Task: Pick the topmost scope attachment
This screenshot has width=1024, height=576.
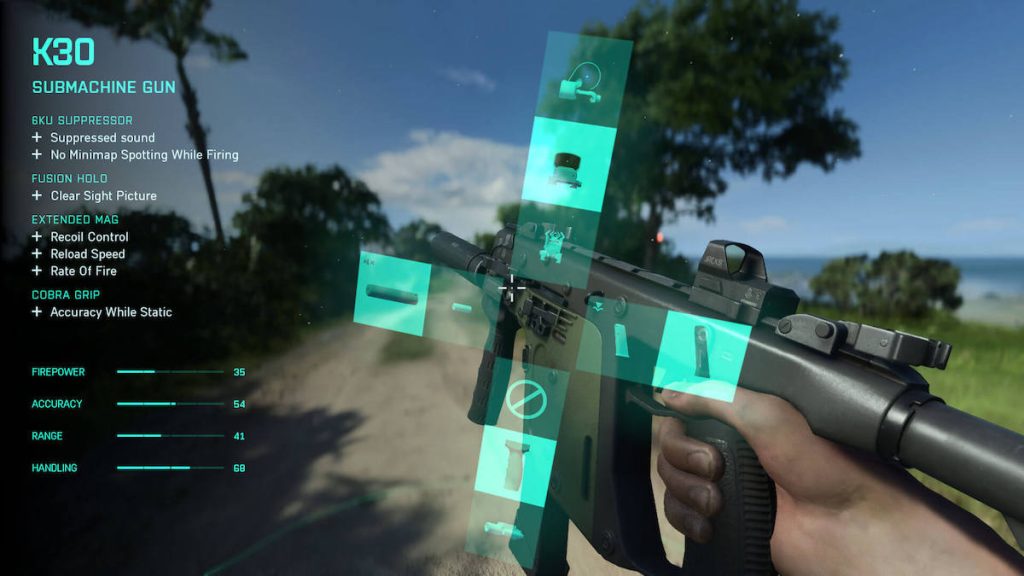Action: (582, 83)
